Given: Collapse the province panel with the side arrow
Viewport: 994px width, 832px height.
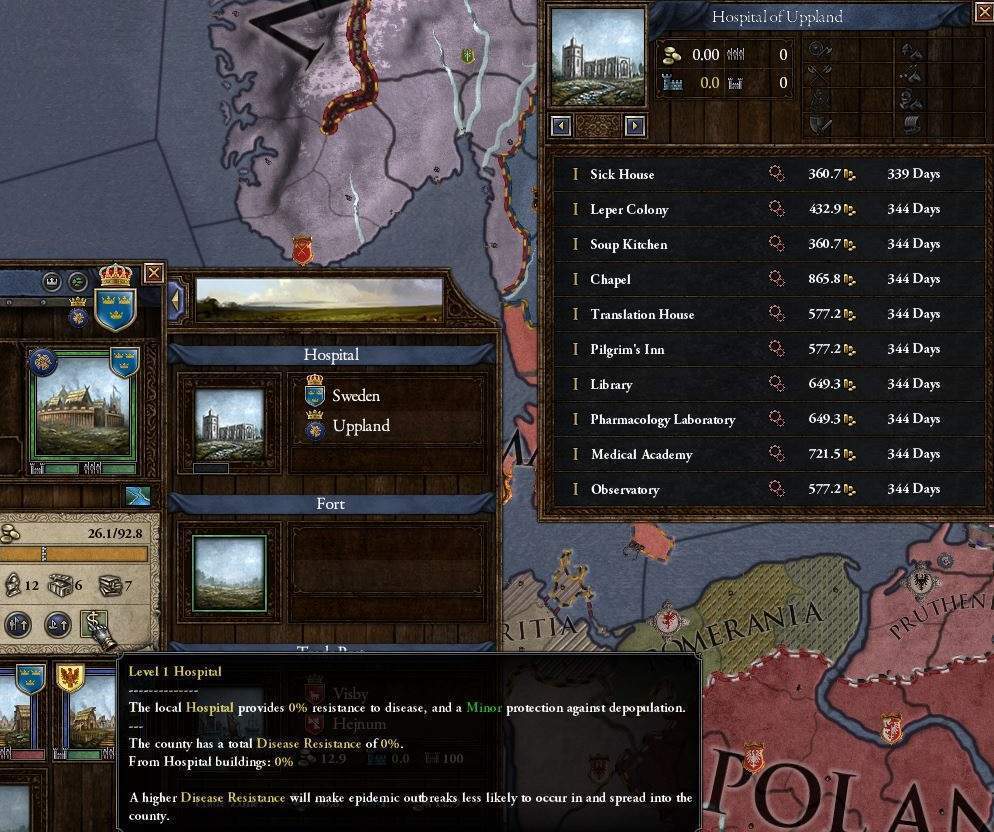Looking at the screenshot, I should point(177,299).
